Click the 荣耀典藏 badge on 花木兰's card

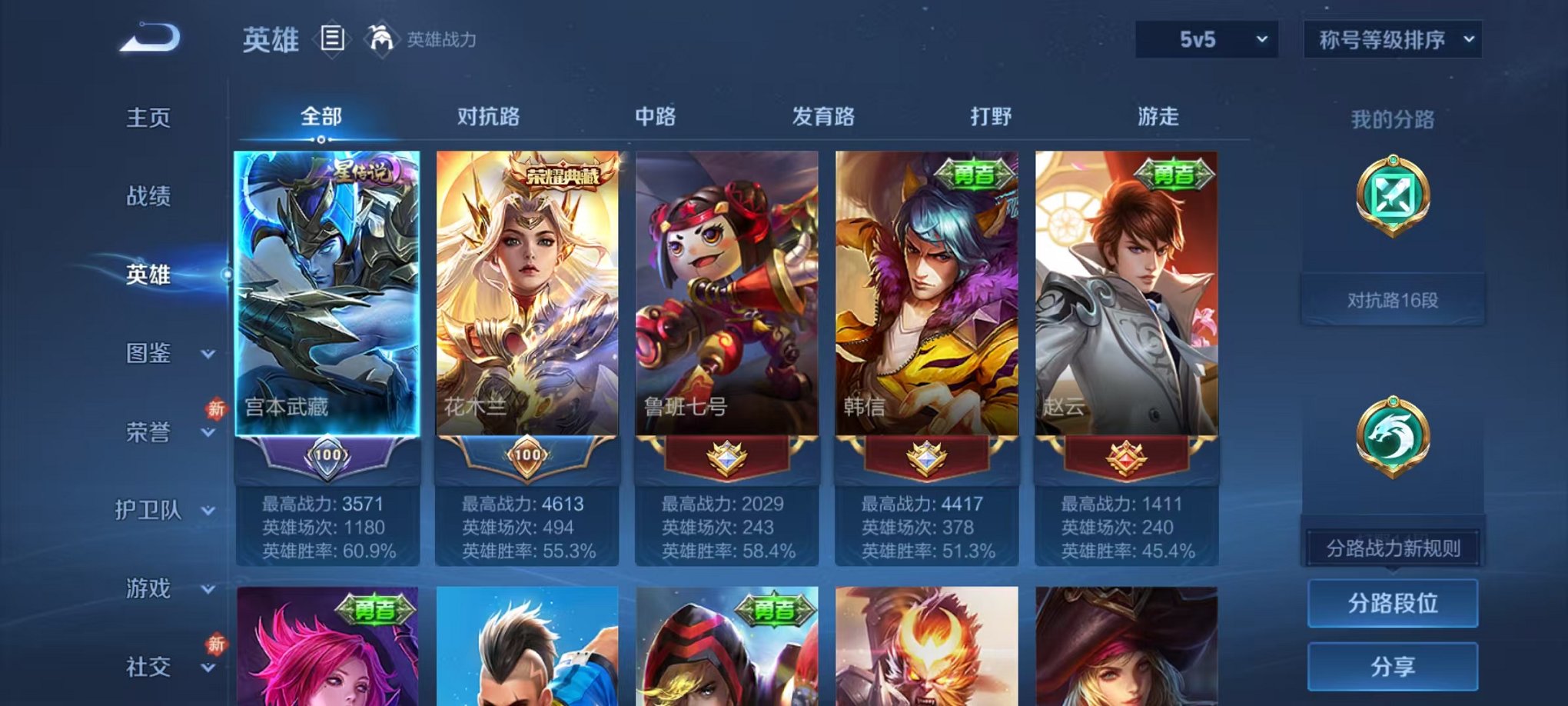(563, 175)
